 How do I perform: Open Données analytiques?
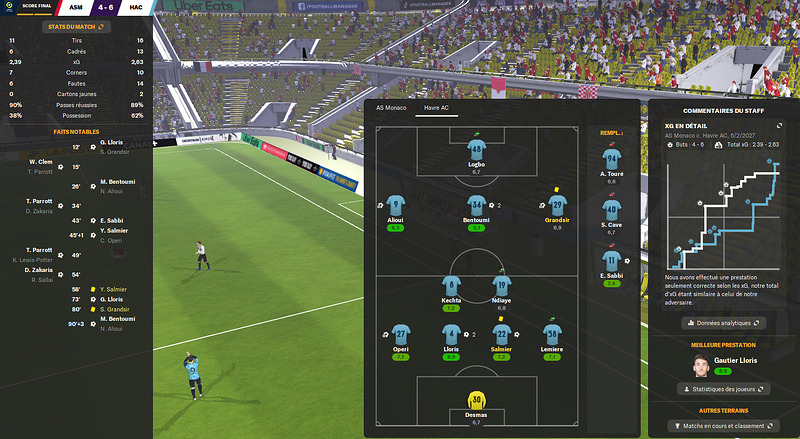(723, 323)
